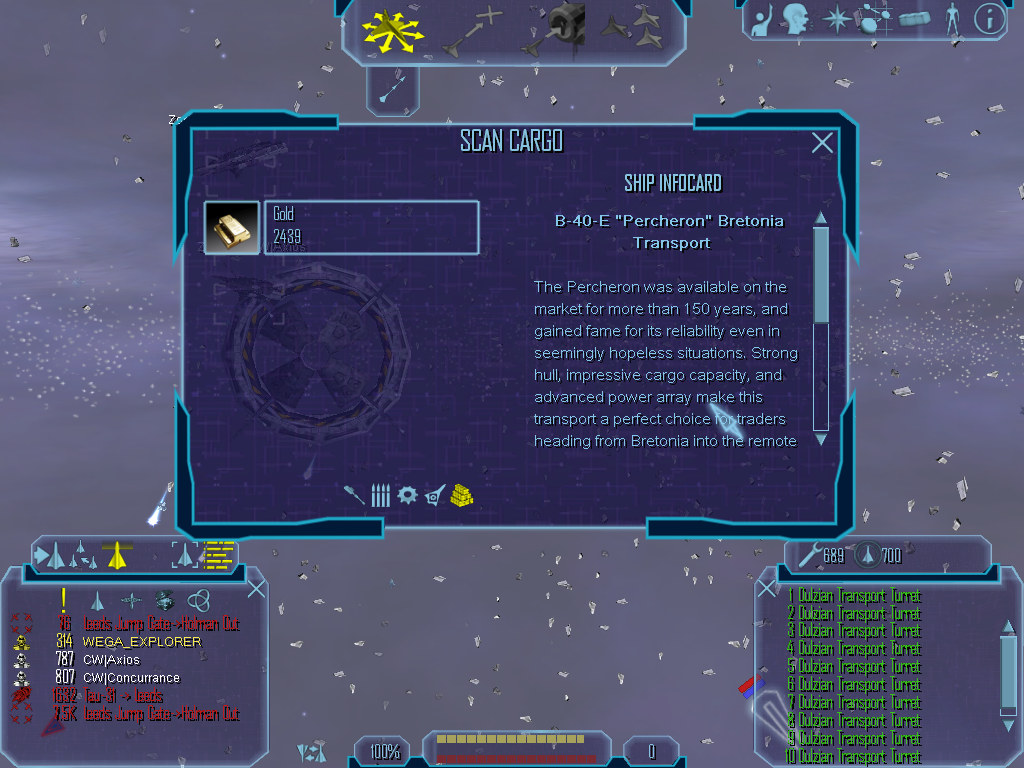The width and height of the screenshot is (1024, 768).
Task: Close the contact list panel
Action: click(x=256, y=588)
